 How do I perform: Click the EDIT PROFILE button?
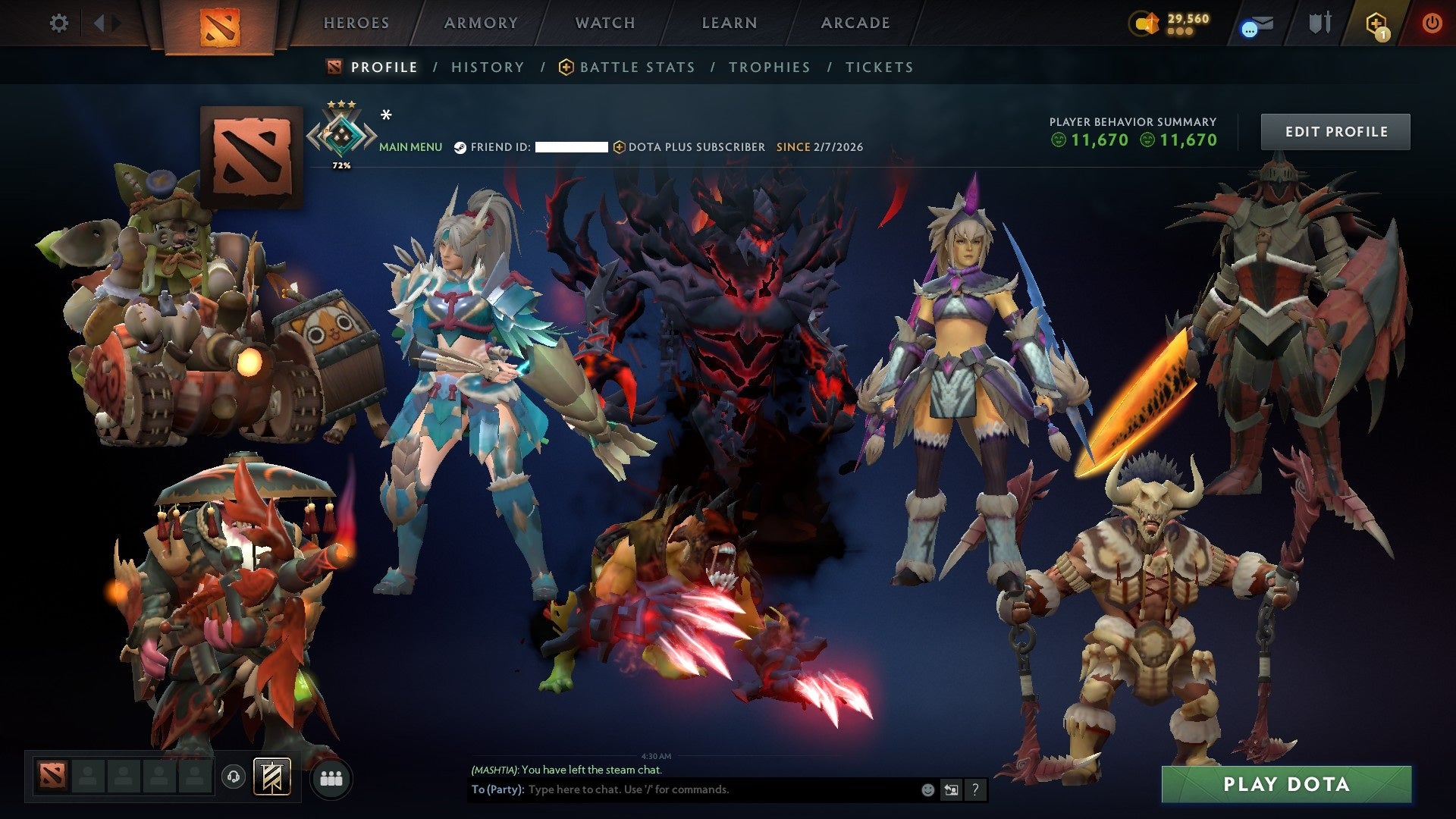(1335, 130)
